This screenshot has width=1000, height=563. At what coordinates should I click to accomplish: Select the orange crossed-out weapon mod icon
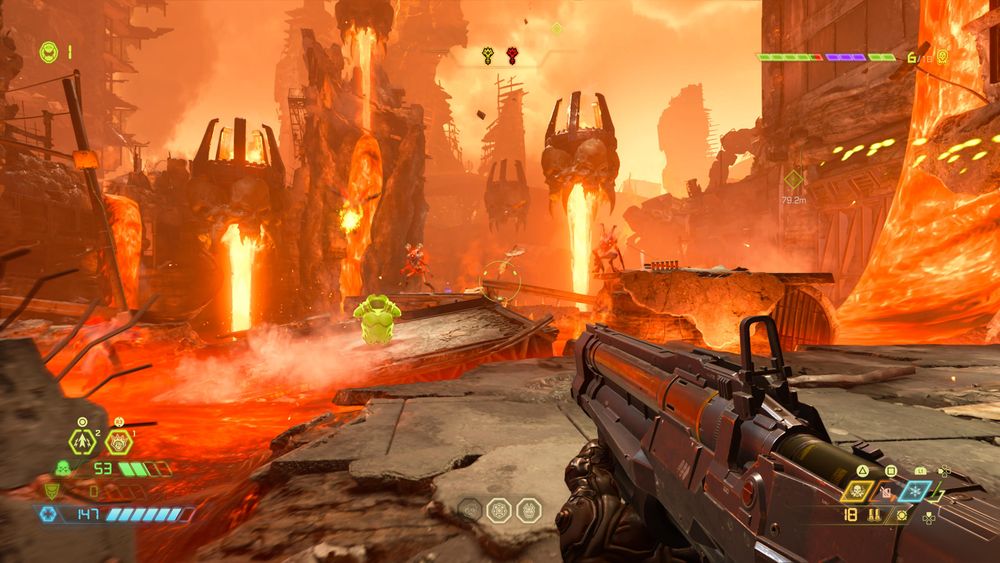click(885, 491)
